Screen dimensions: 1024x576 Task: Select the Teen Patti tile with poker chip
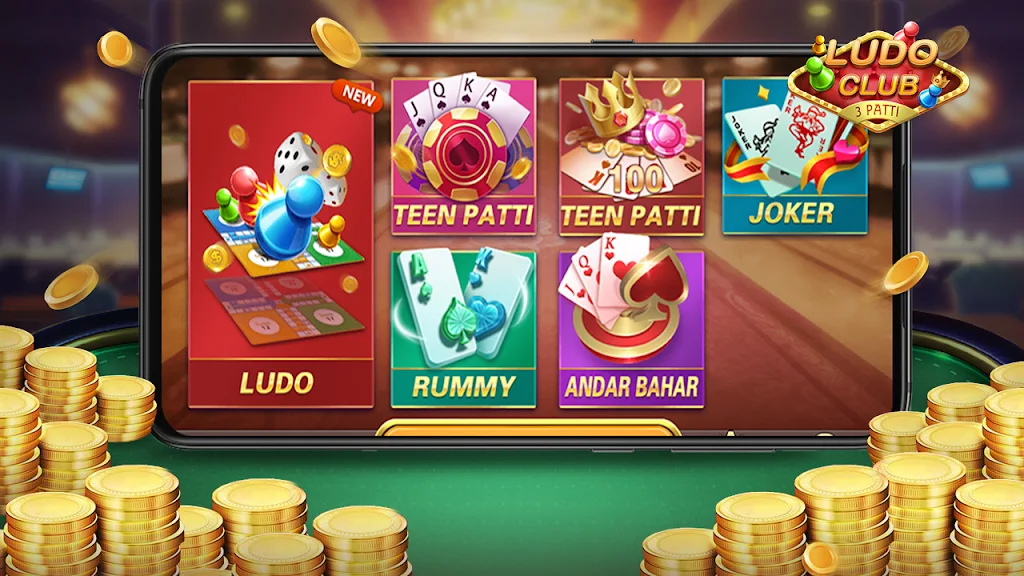tap(463, 157)
